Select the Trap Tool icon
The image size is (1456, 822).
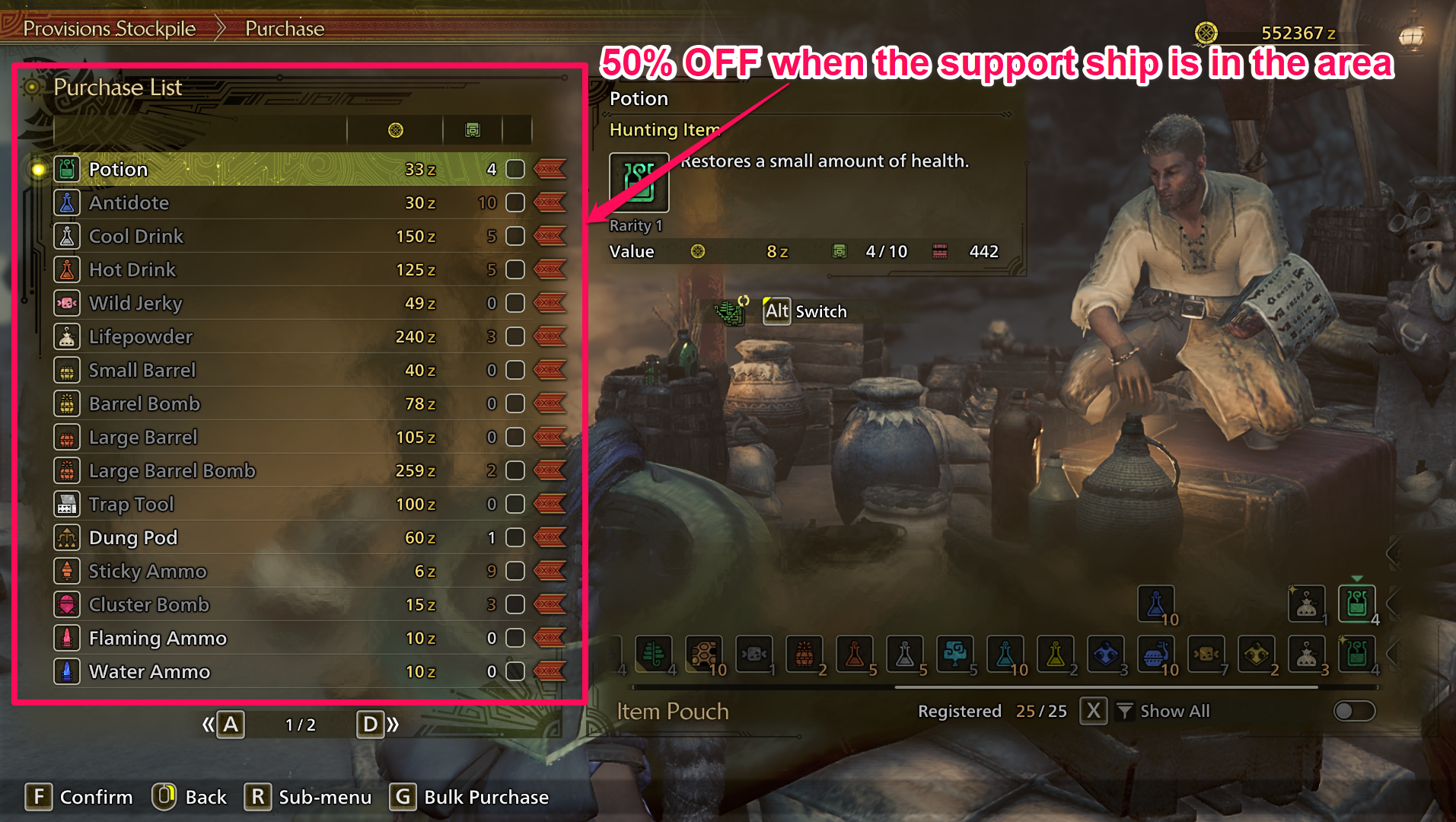tap(67, 504)
